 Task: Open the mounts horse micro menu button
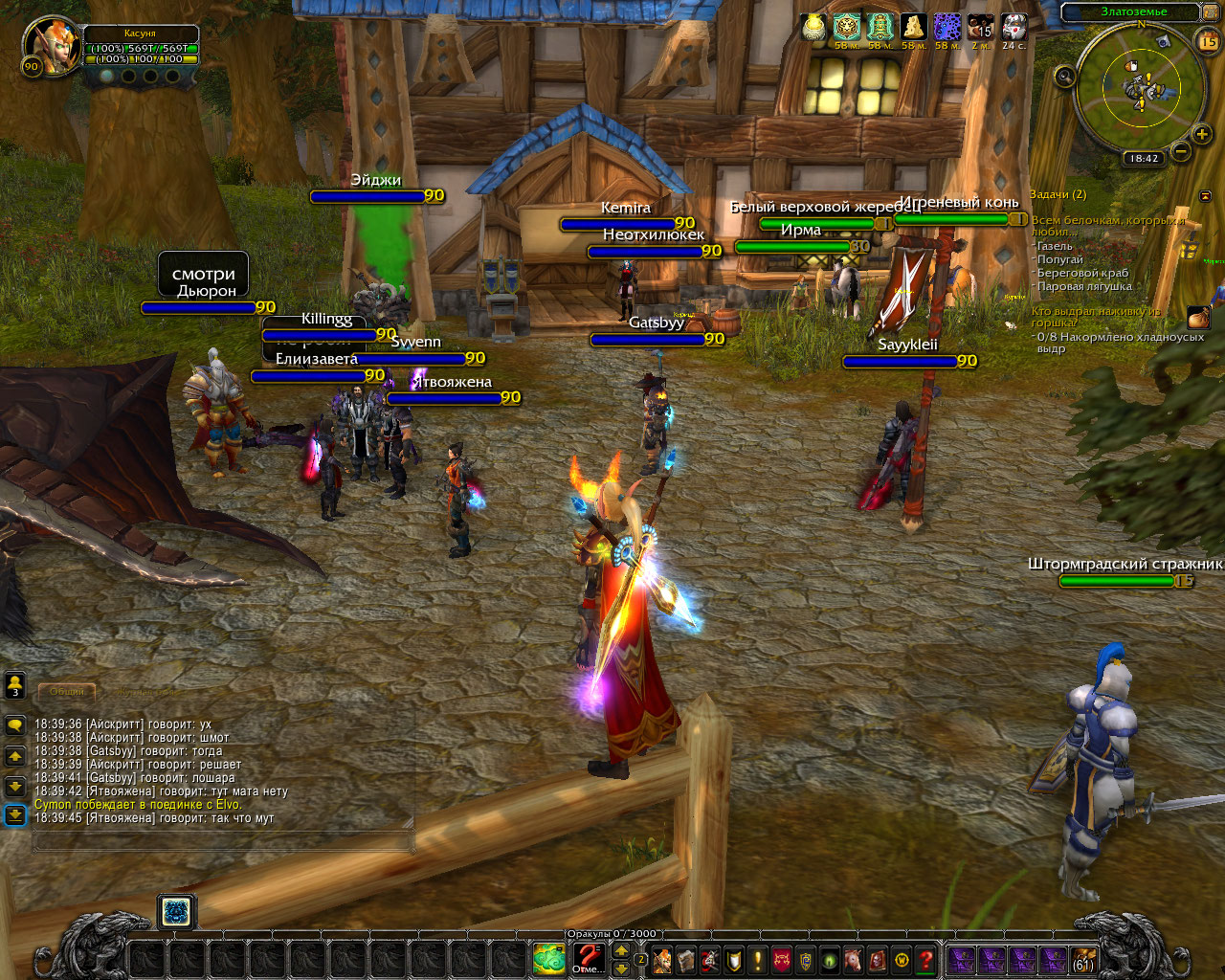(854, 958)
